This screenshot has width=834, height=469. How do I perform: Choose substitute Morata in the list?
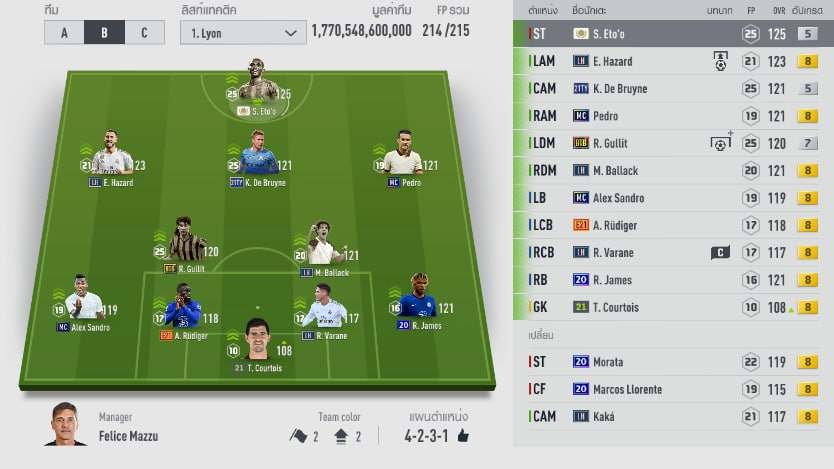(x=672, y=362)
